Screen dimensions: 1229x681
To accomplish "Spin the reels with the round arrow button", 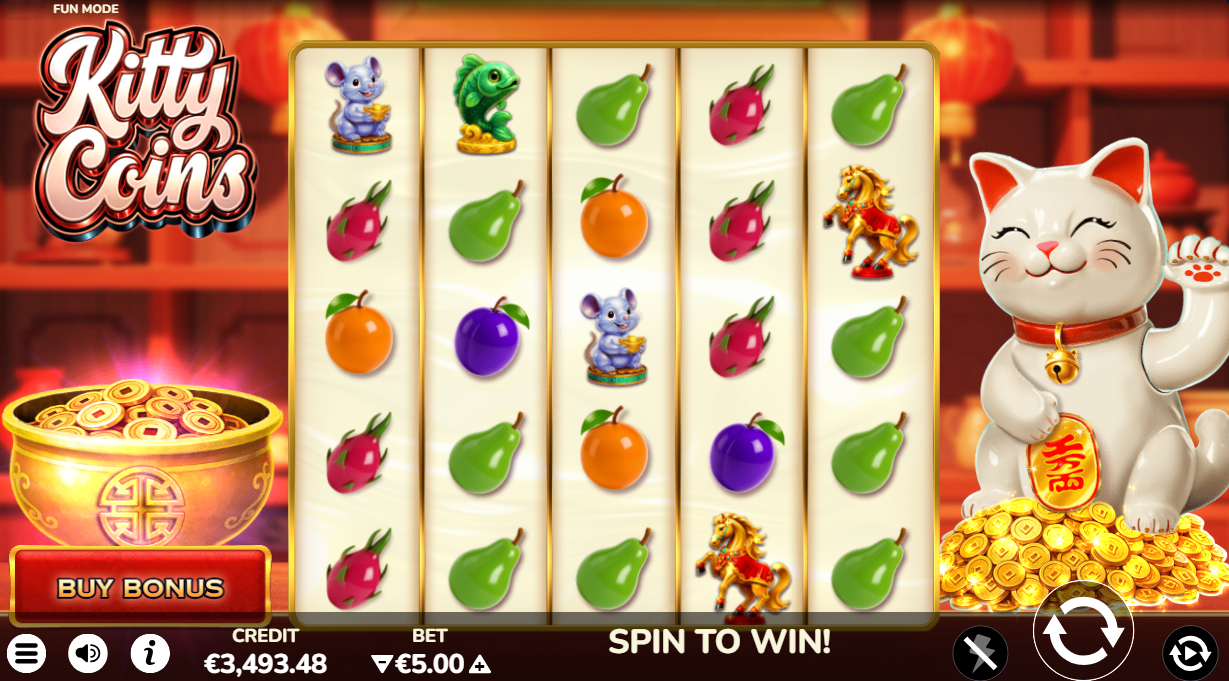I will 1083,631.
